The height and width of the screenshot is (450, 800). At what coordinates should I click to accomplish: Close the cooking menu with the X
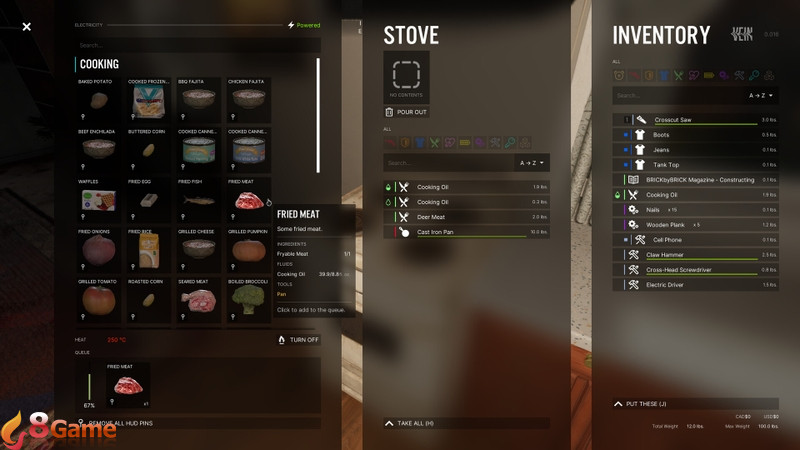(27, 27)
